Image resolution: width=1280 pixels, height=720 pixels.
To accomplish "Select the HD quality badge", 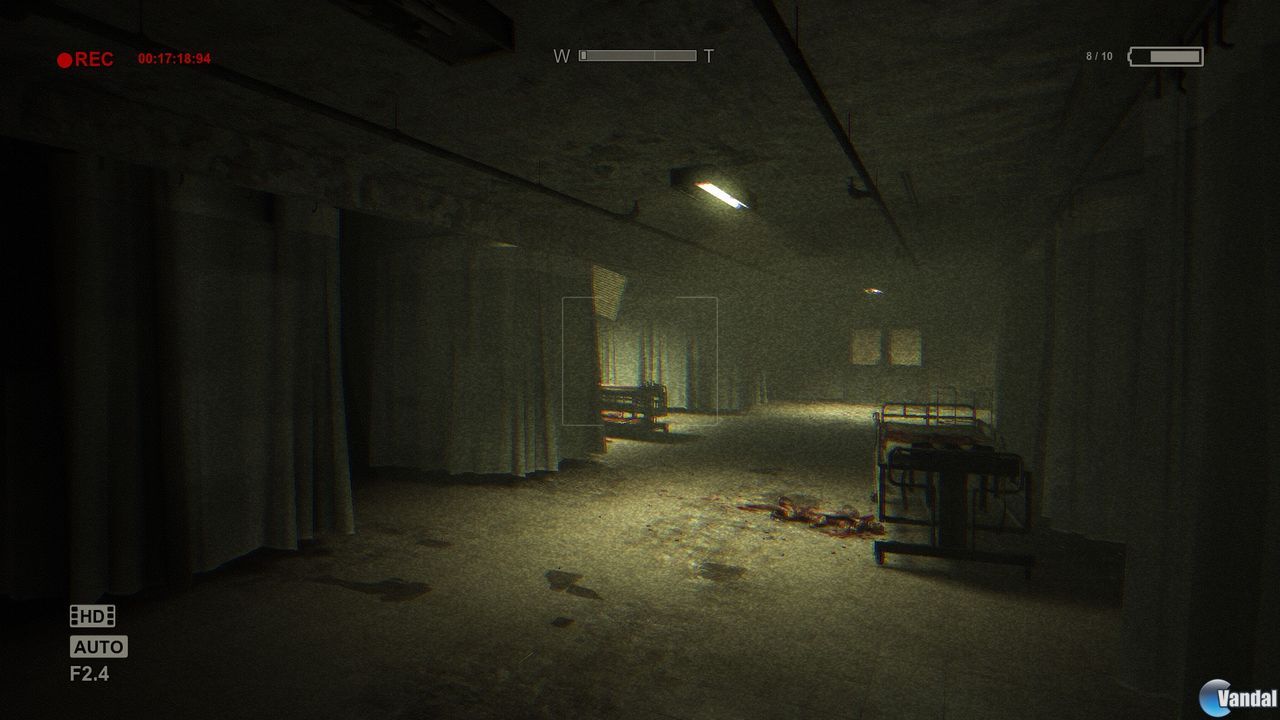I will pos(95,617).
